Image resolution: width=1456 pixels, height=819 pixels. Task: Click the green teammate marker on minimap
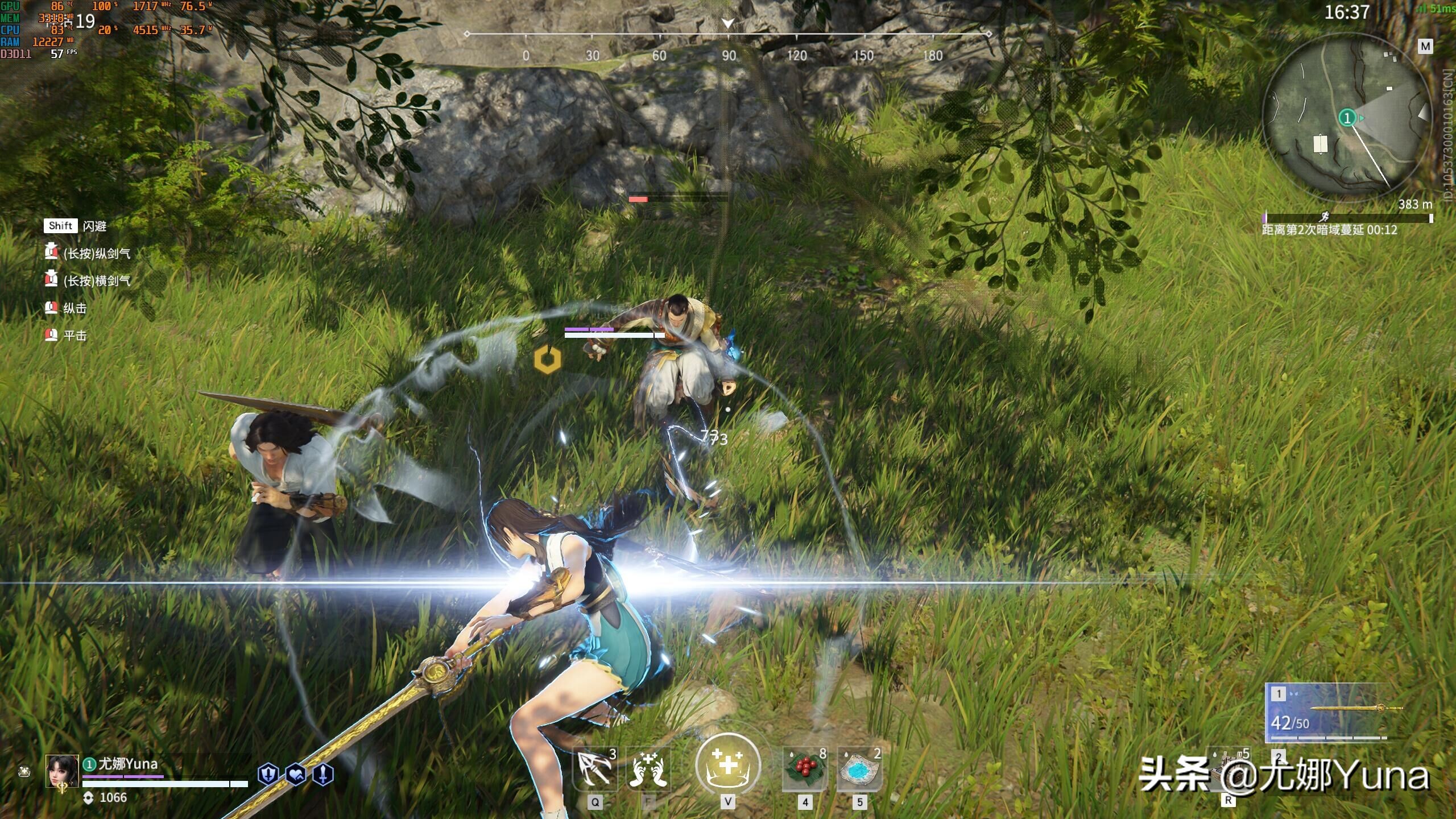[x=1347, y=118]
